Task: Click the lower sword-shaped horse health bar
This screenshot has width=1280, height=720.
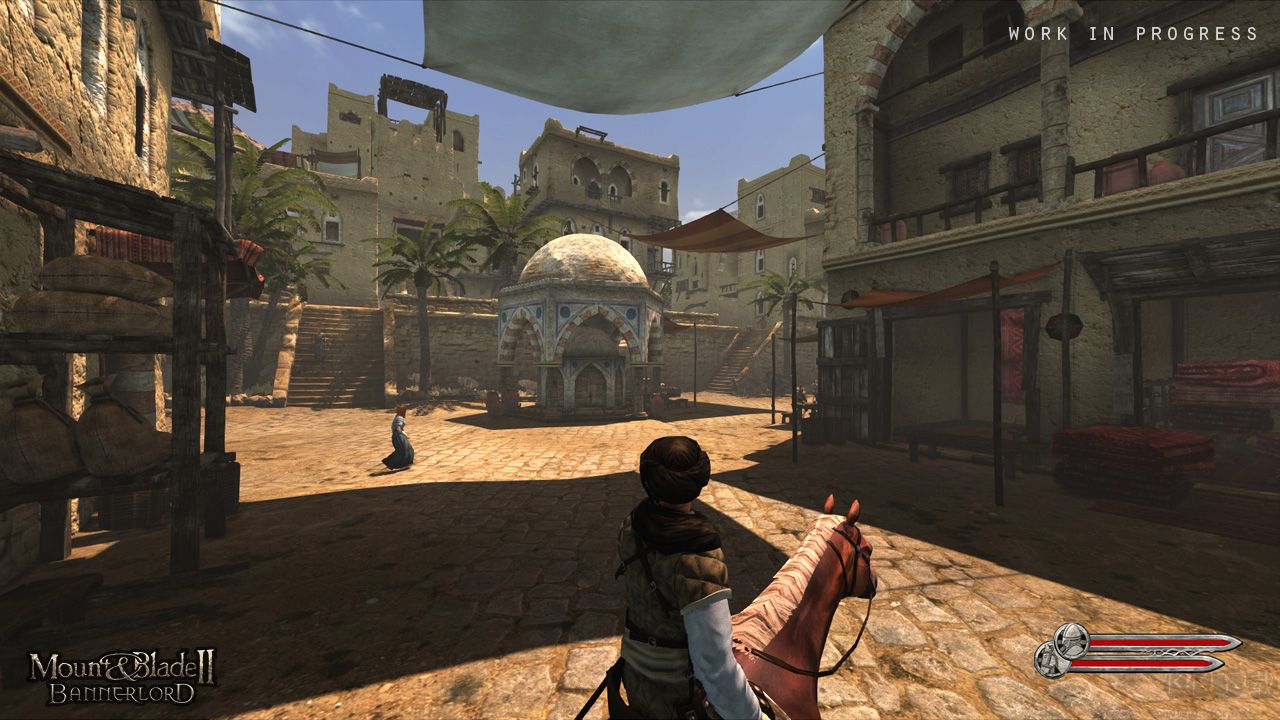Action: [1145, 665]
